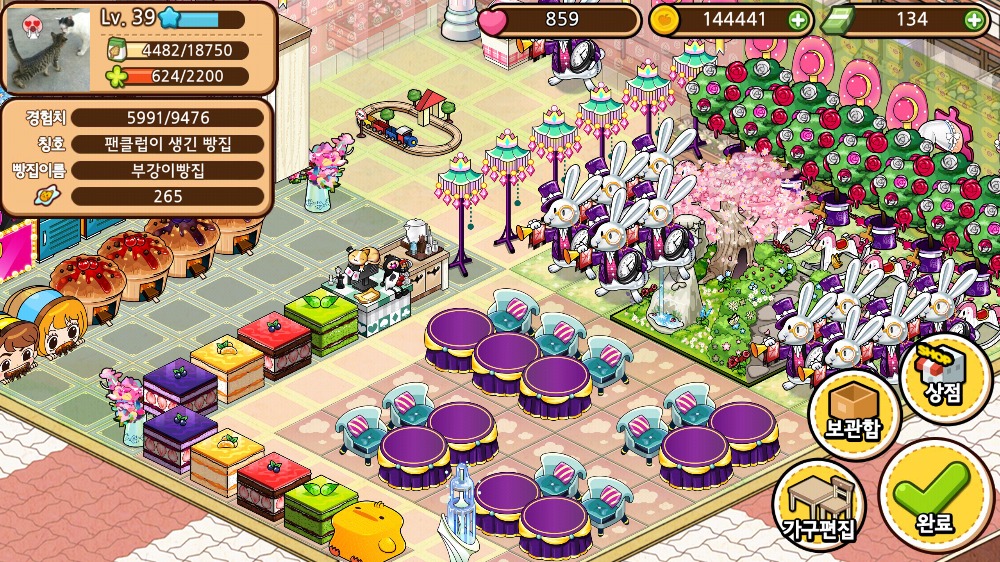Add gold coins with the plus button
This screenshot has width=1000, height=562.
coord(797,19)
